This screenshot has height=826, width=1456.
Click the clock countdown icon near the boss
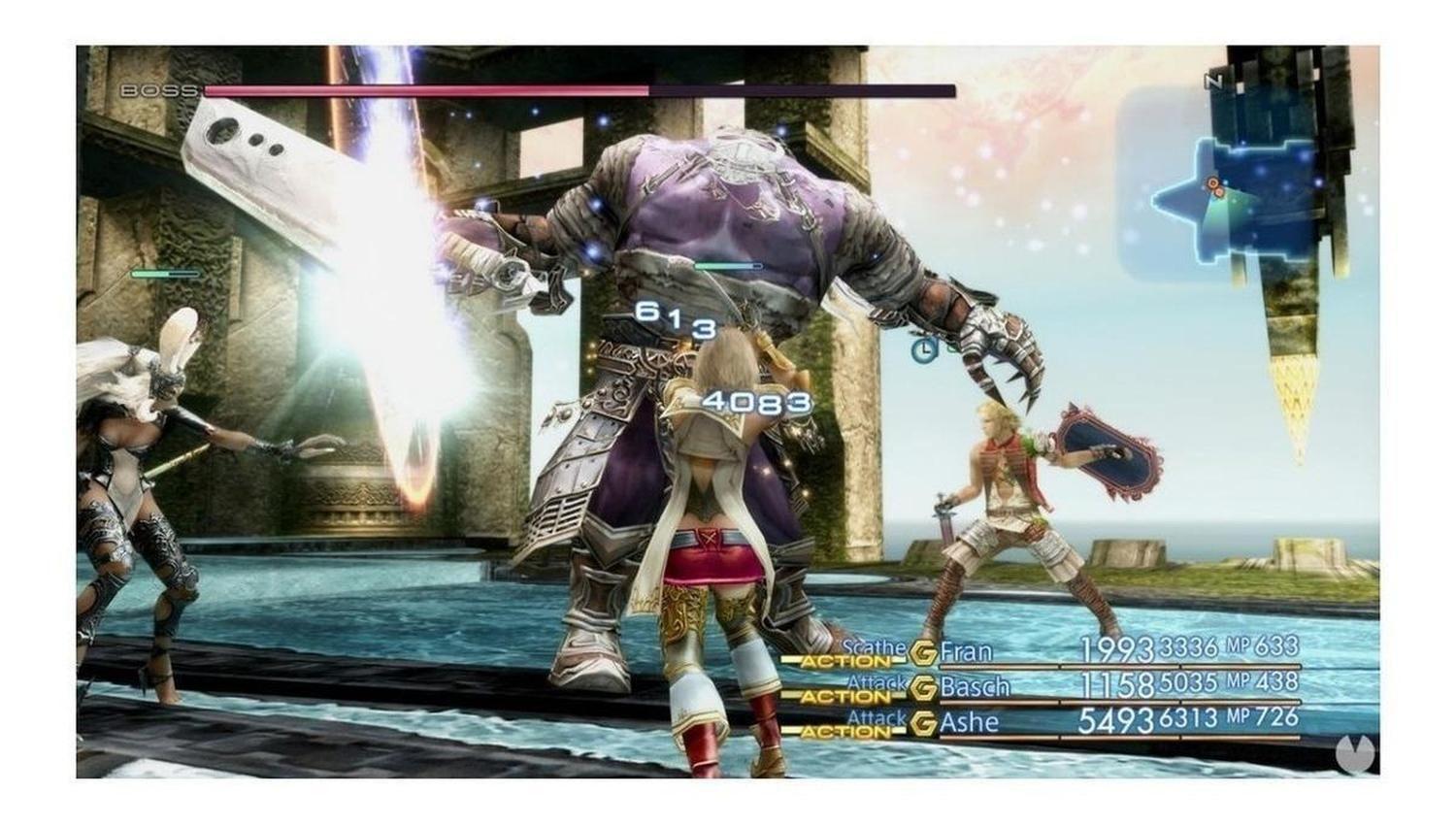coord(925,349)
